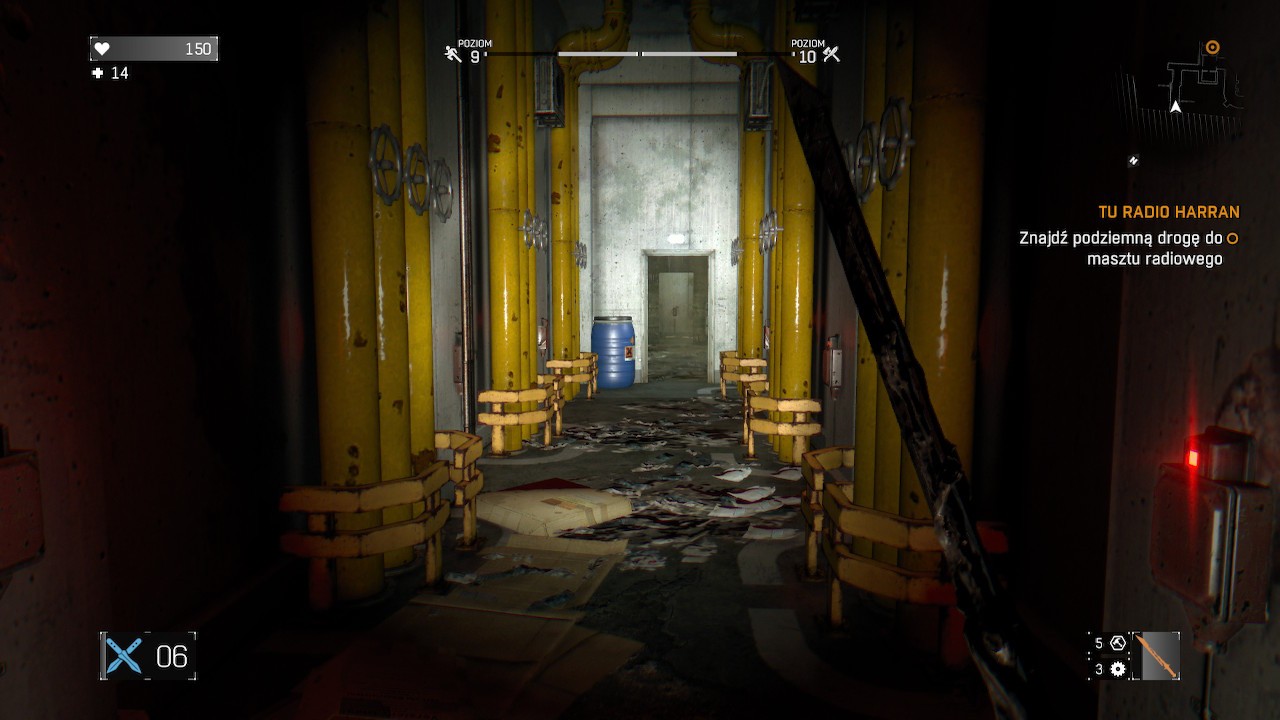Click the small weapon pickup icon below the minimap

[1135, 158]
